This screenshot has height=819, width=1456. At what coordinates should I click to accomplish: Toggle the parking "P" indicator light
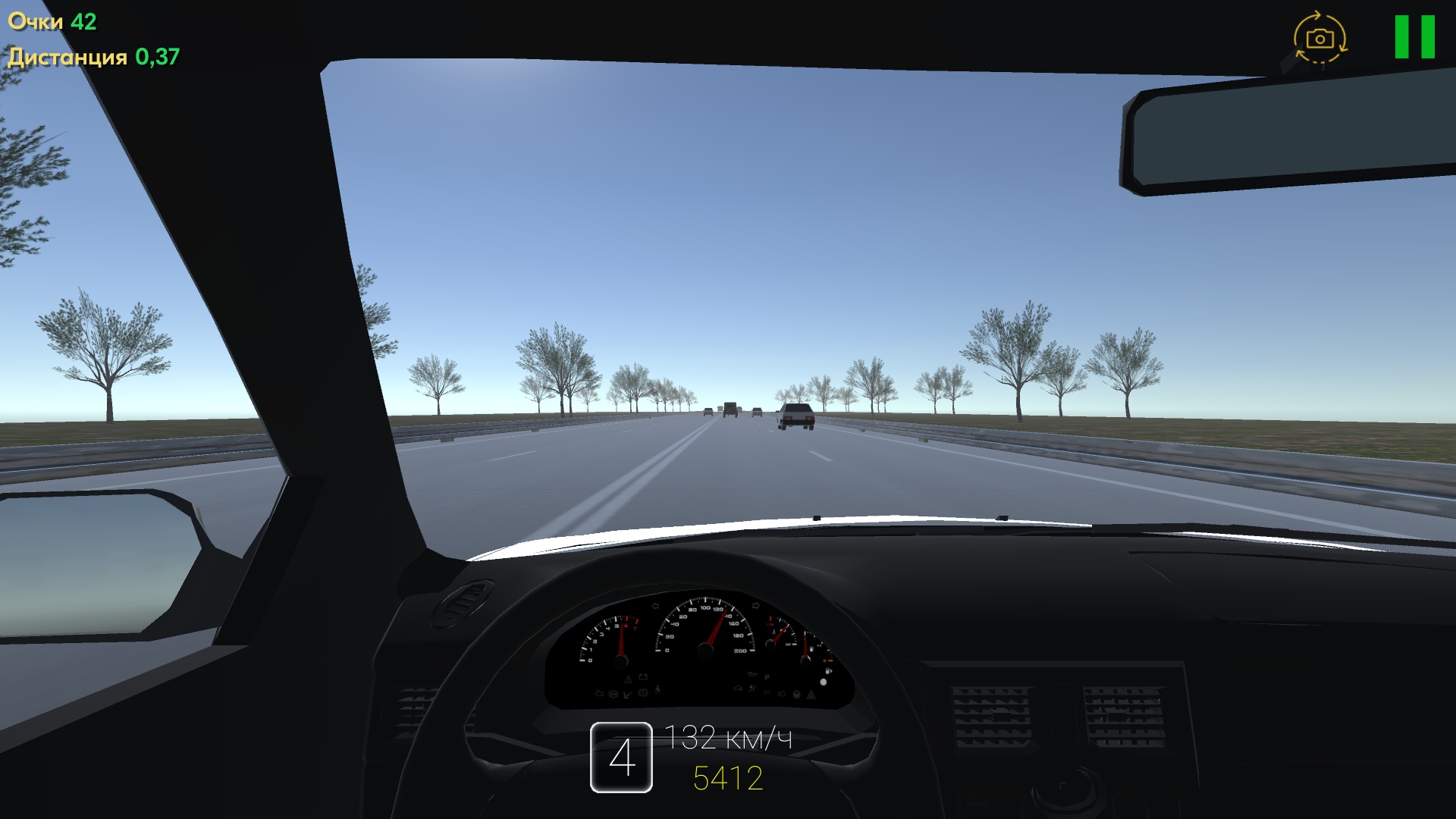coord(767,677)
